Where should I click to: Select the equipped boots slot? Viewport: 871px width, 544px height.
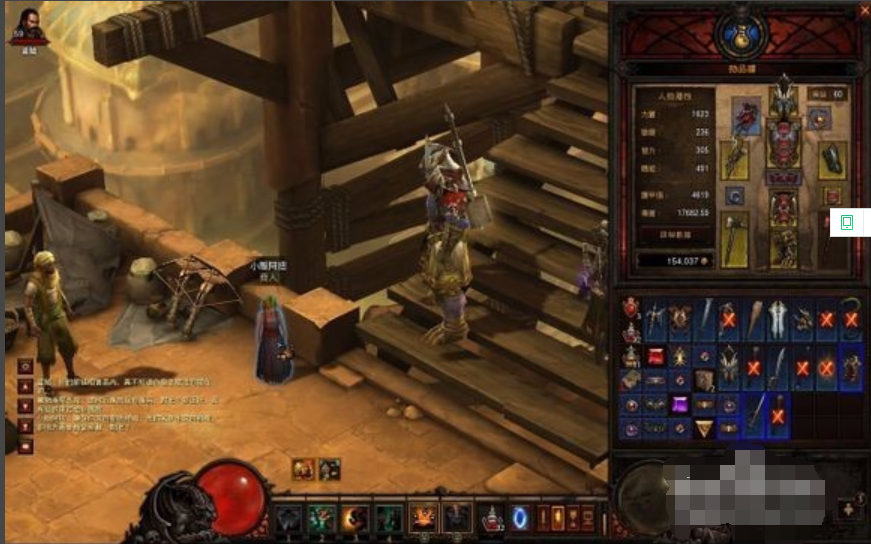click(x=783, y=249)
